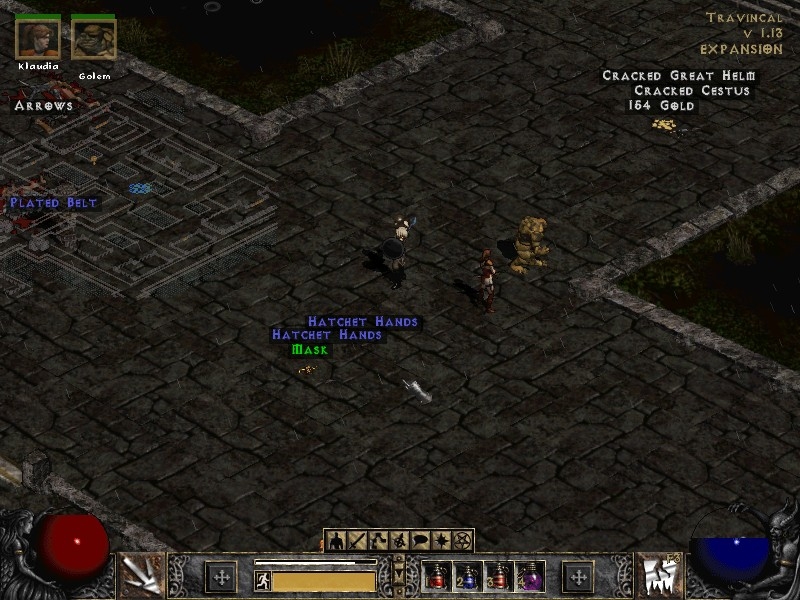This screenshot has height=600, width=800.
Task: Open the character sheet silhouette icon
Action: [337, 541]
